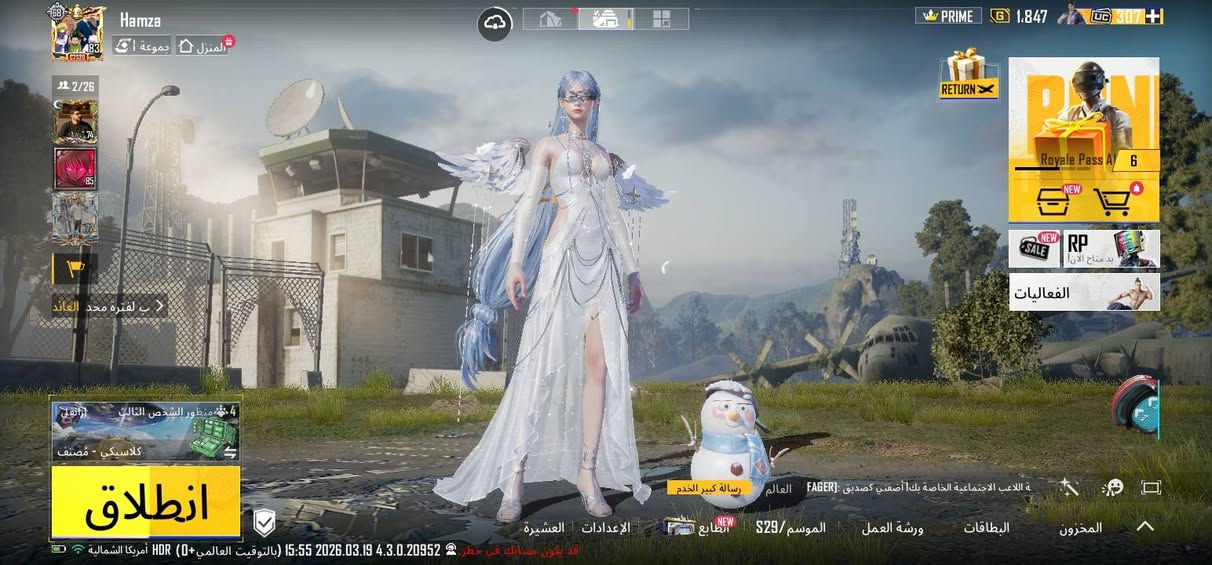Open the Royale Pass banner
1212x565 pixels.
pyautogui.click(x=1084, y=115)
